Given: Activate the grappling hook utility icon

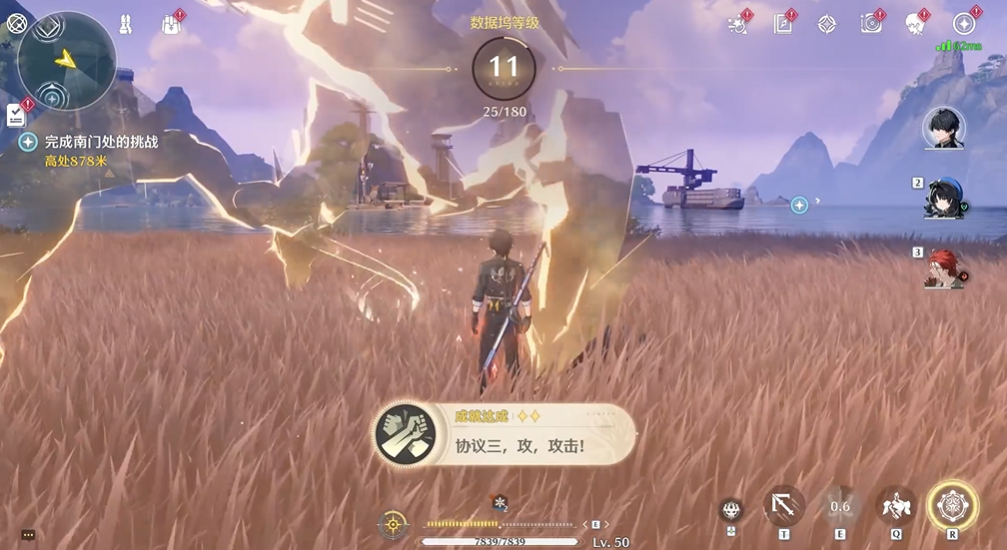Looking at the screenshot, I should tap(783, 506).
